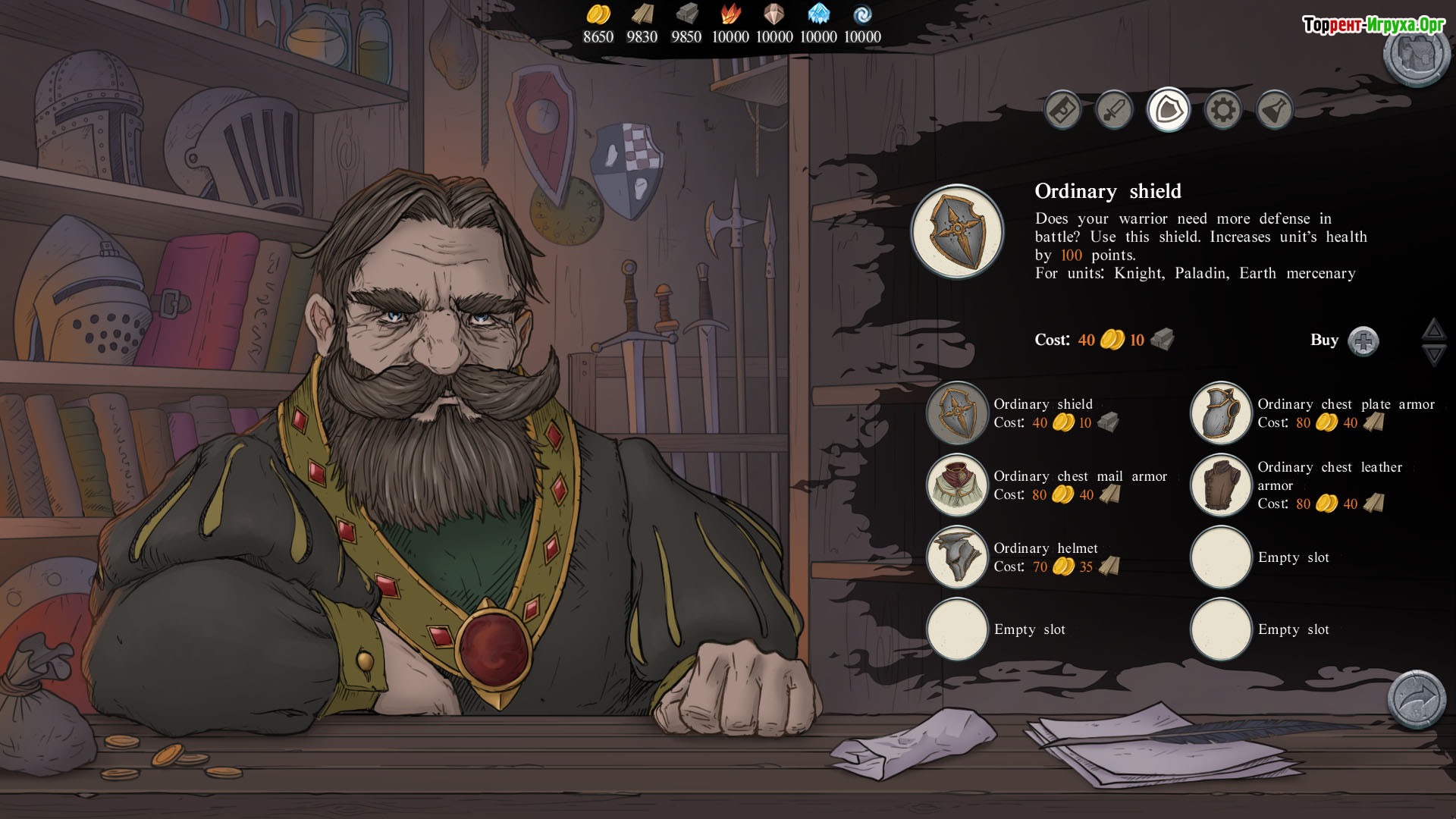Select Ordinary shield in the shop list
This screenshot has height=819, width=1456.
point(957,413)
